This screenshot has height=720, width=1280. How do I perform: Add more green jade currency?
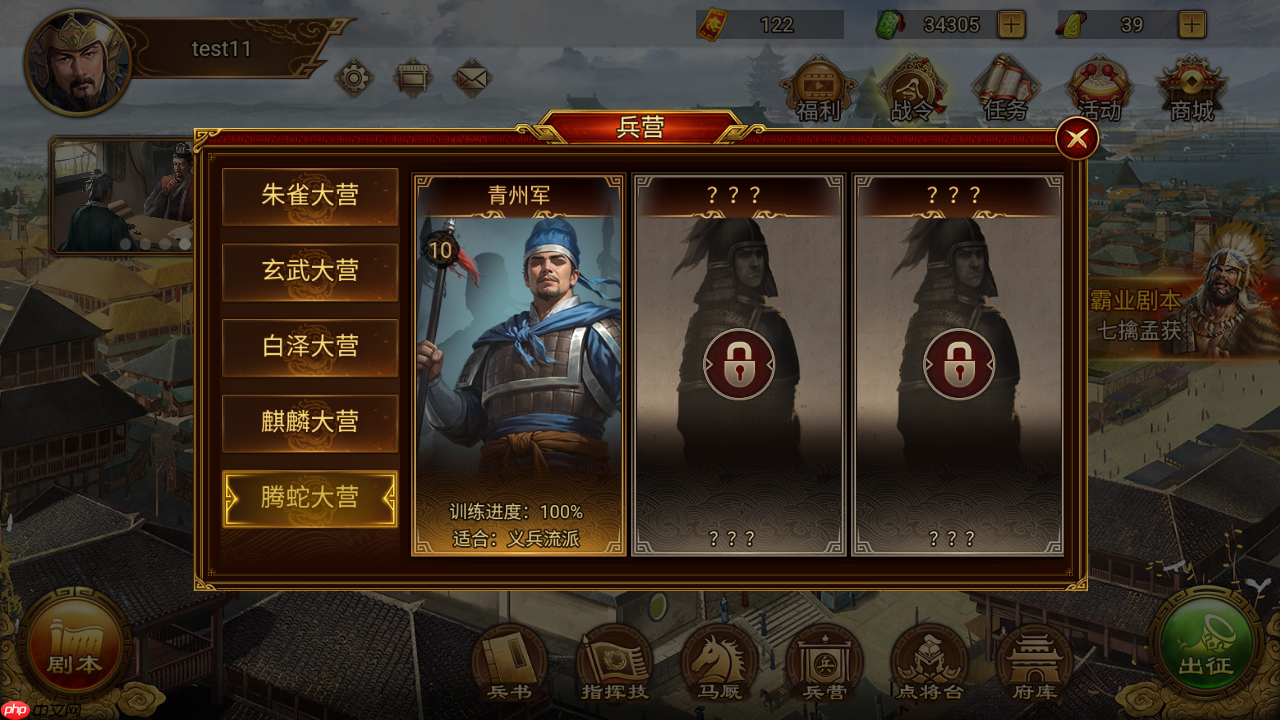(1012, 24)
